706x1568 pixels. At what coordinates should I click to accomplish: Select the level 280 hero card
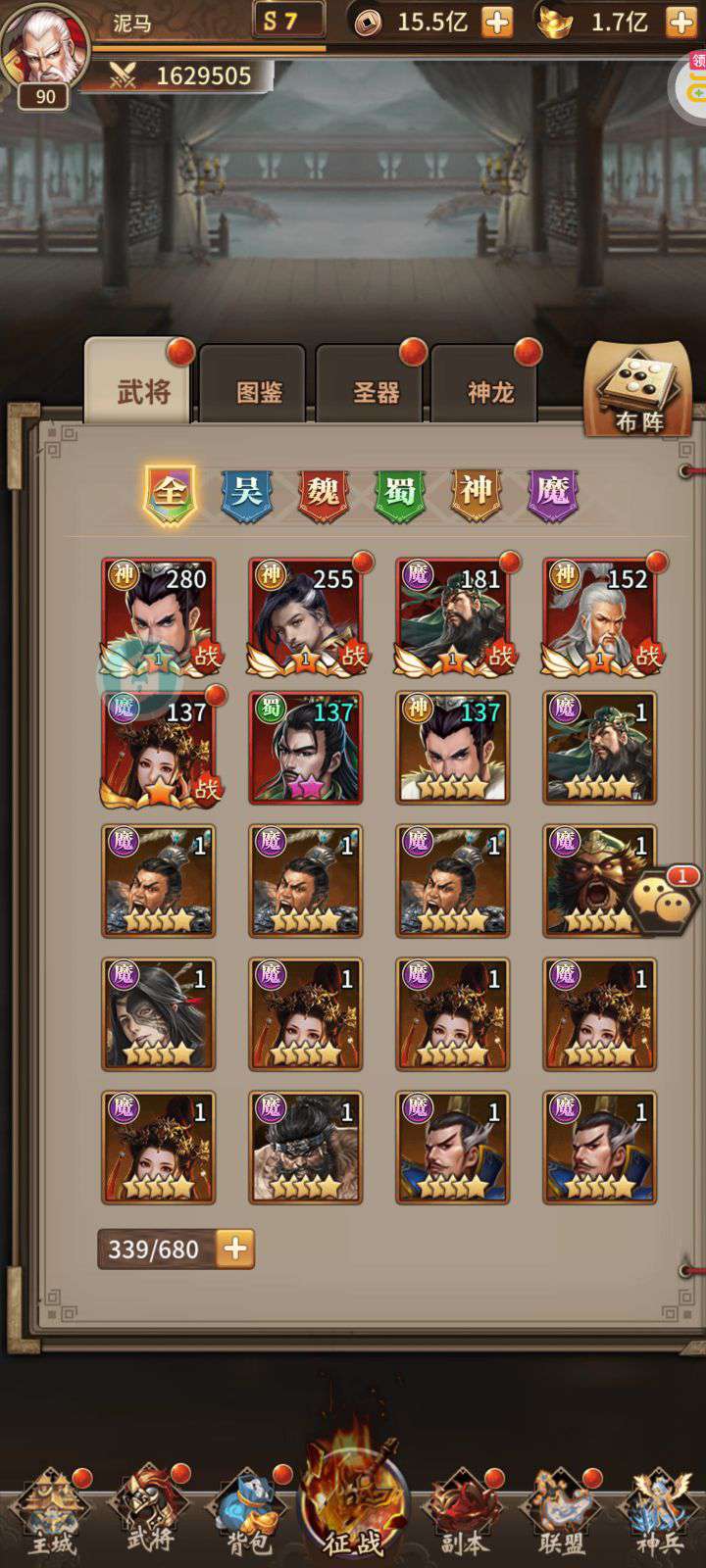pyautogui.click(x=159, y=616)
